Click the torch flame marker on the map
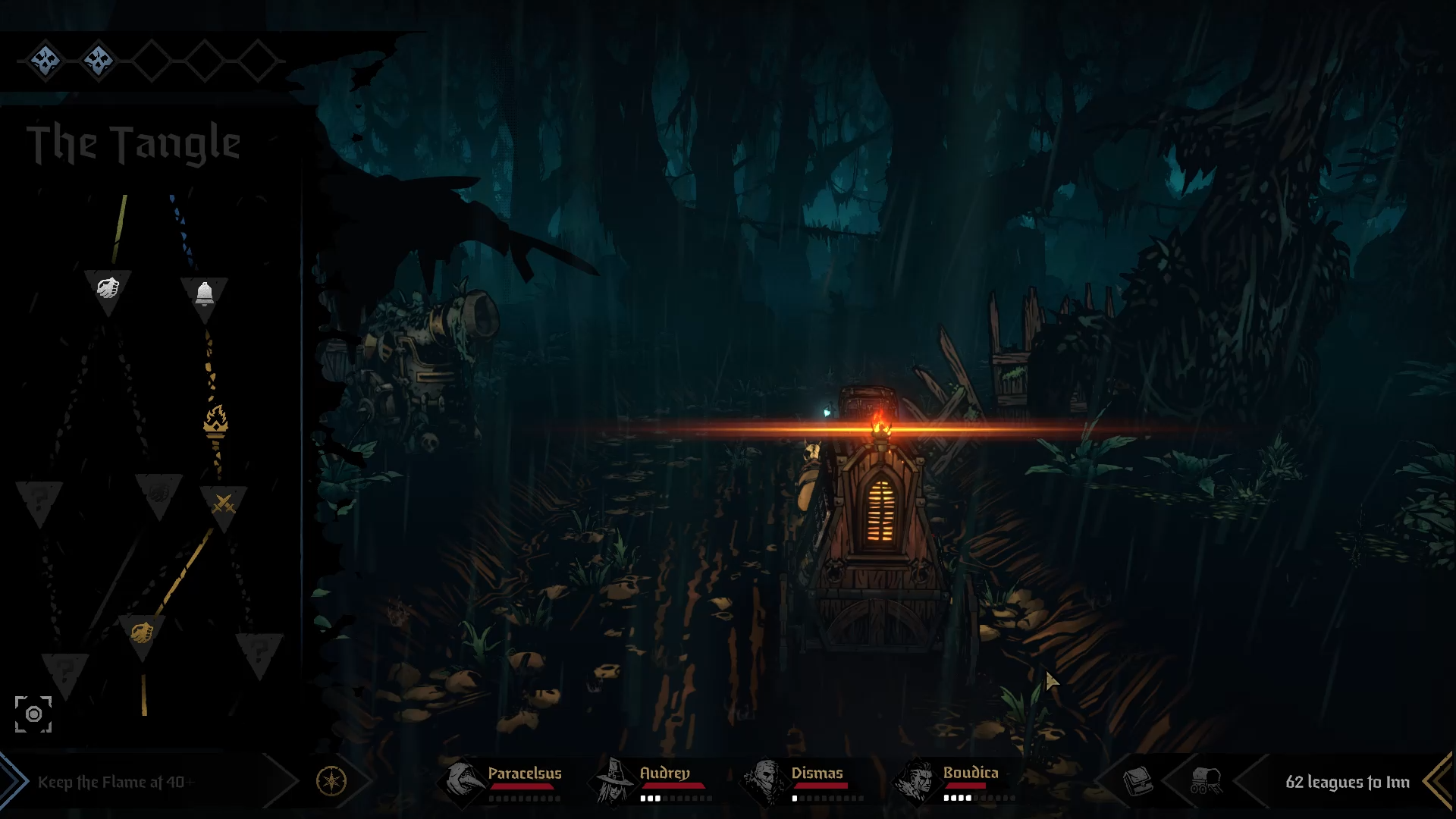Image resolution: width=1456 pixels, height=819 pixels. [215, 421]
